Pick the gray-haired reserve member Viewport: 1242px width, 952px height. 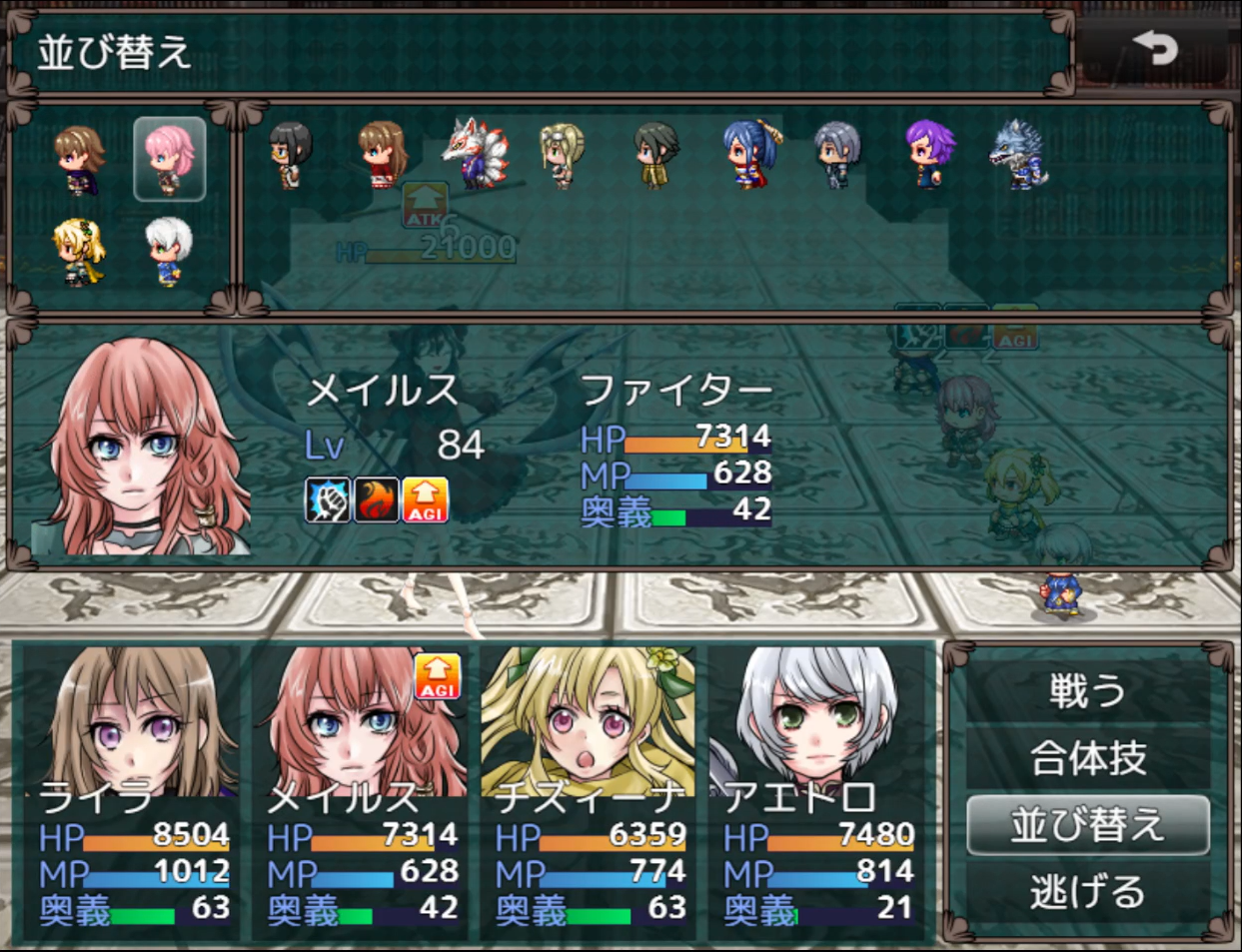point(836,155)
